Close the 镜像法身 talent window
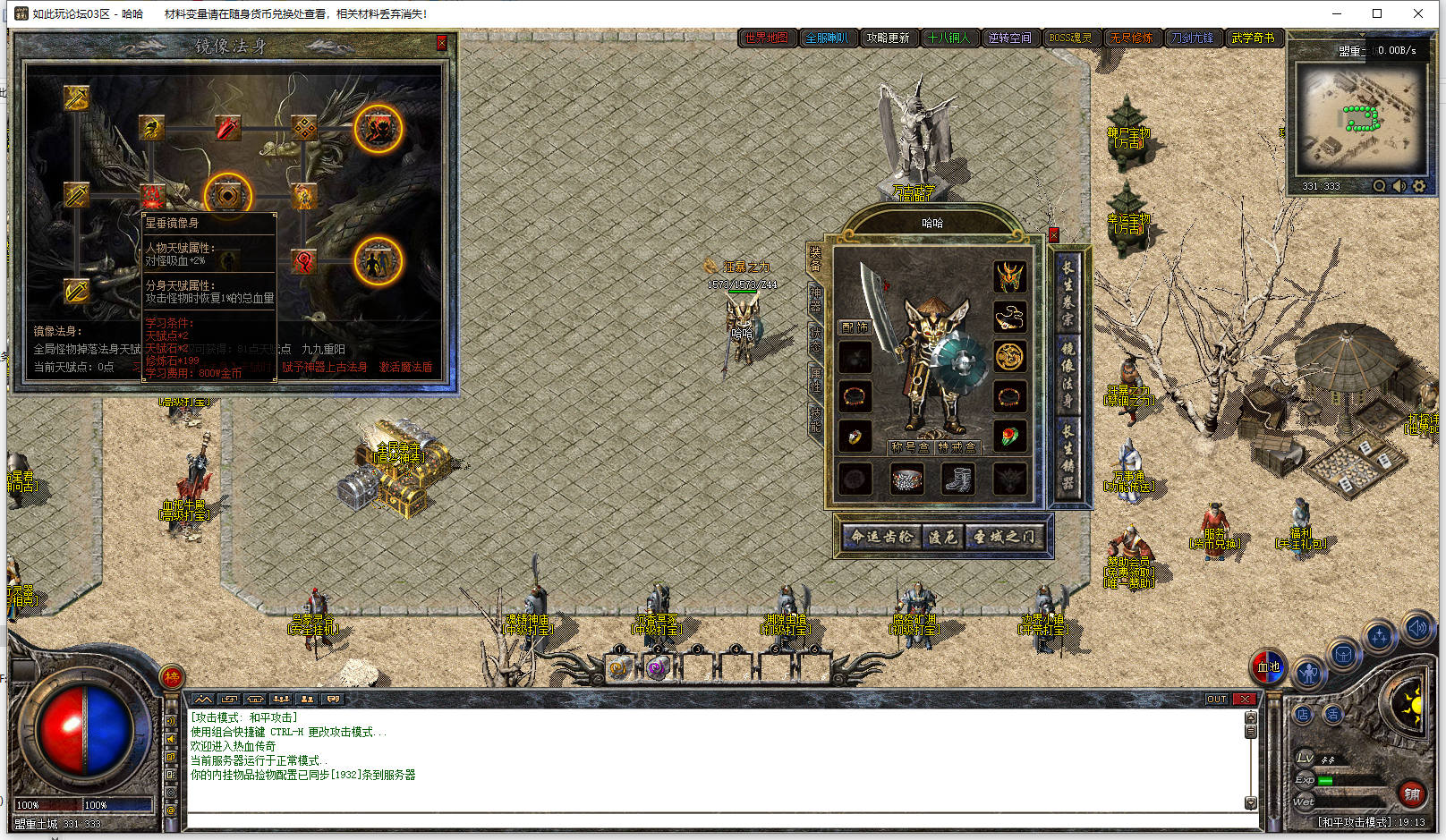1446x840 pixels. [x=442, y=43]
